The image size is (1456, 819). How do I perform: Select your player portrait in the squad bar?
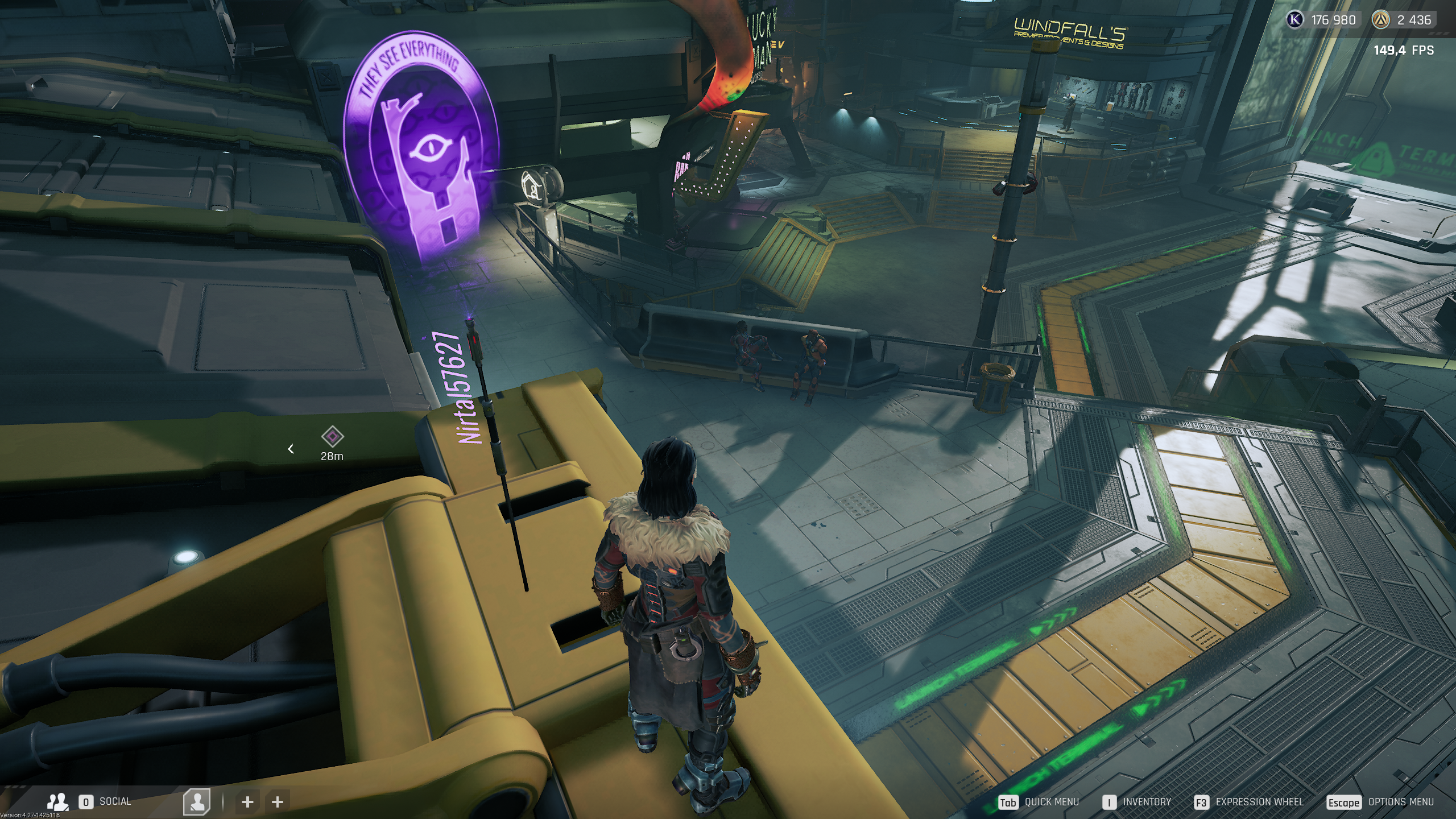[x=197, y=802]
